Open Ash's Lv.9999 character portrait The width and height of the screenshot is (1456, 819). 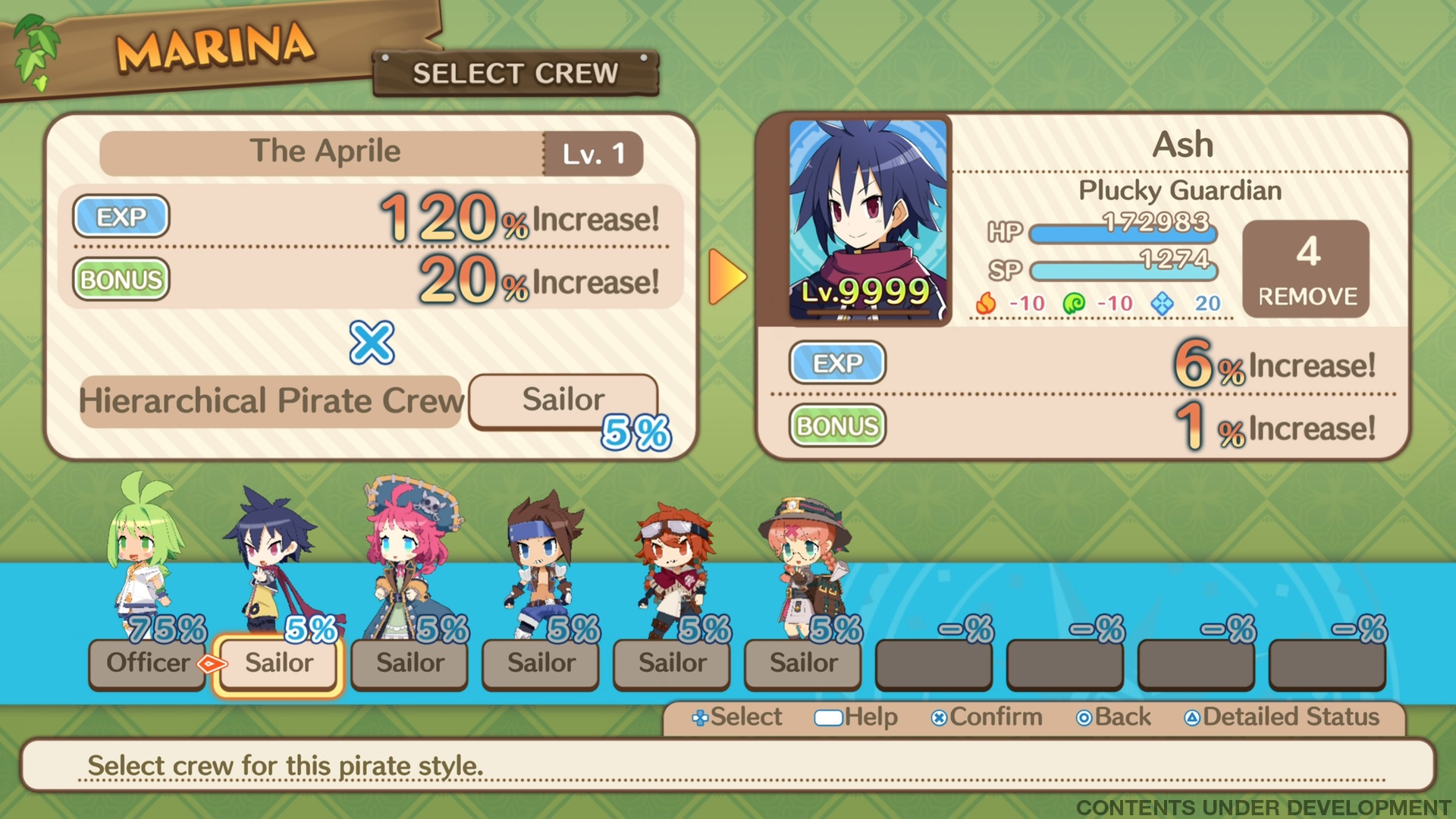click(x=868, y=220)
